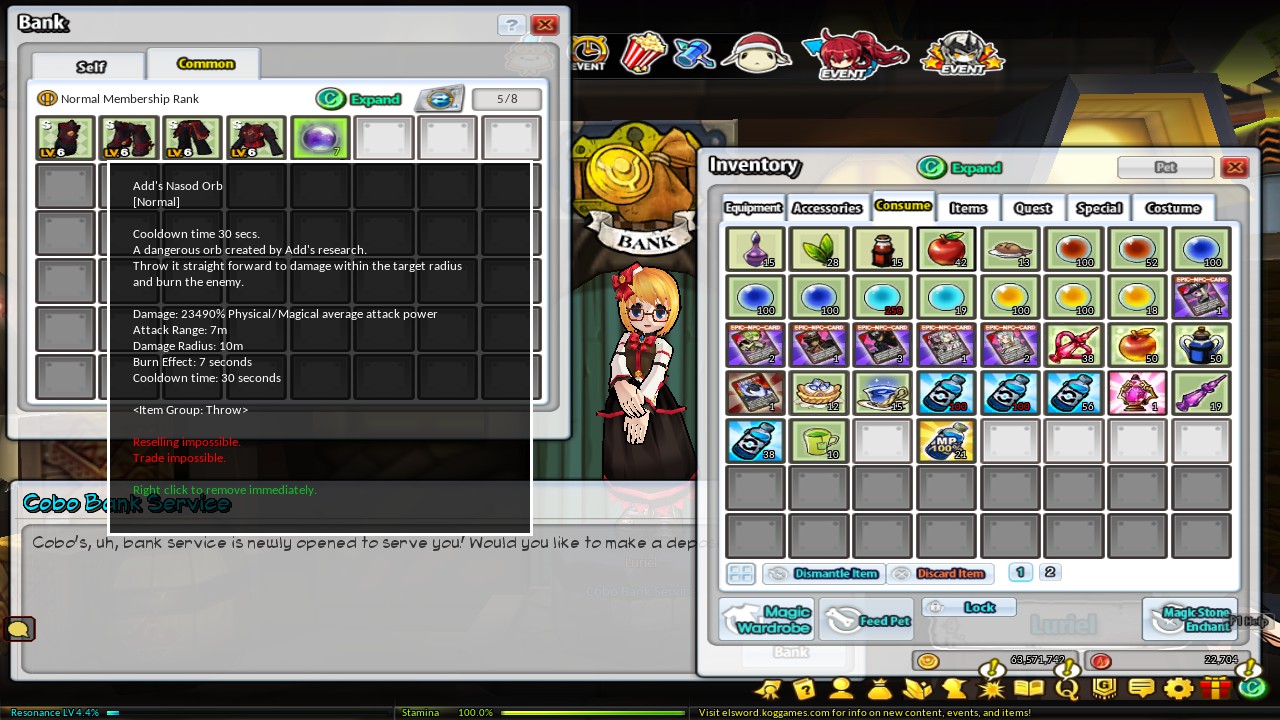
Task: Open Magic Stone Enchant
Action: point(1190,618)
